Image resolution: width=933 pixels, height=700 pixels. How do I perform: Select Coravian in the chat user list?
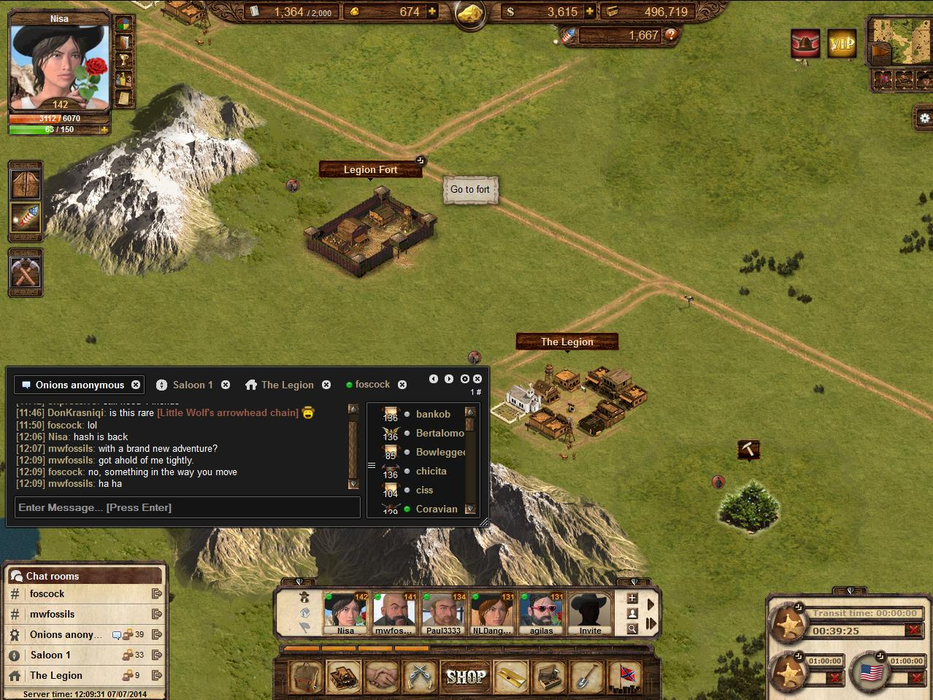(x=436, y=509)
